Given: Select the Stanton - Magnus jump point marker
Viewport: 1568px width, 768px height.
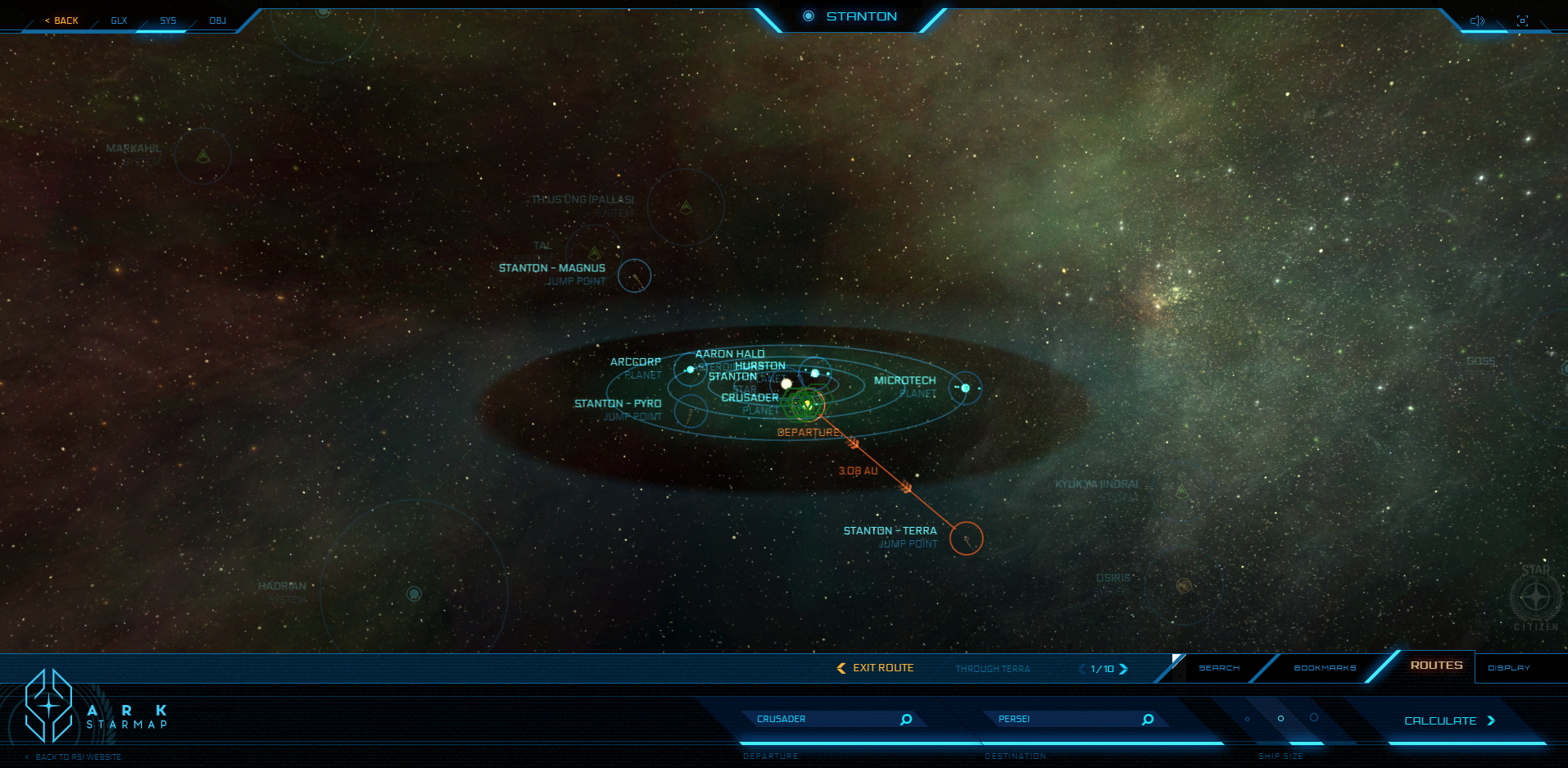Looking at the screenshot, I should point(634,276).
